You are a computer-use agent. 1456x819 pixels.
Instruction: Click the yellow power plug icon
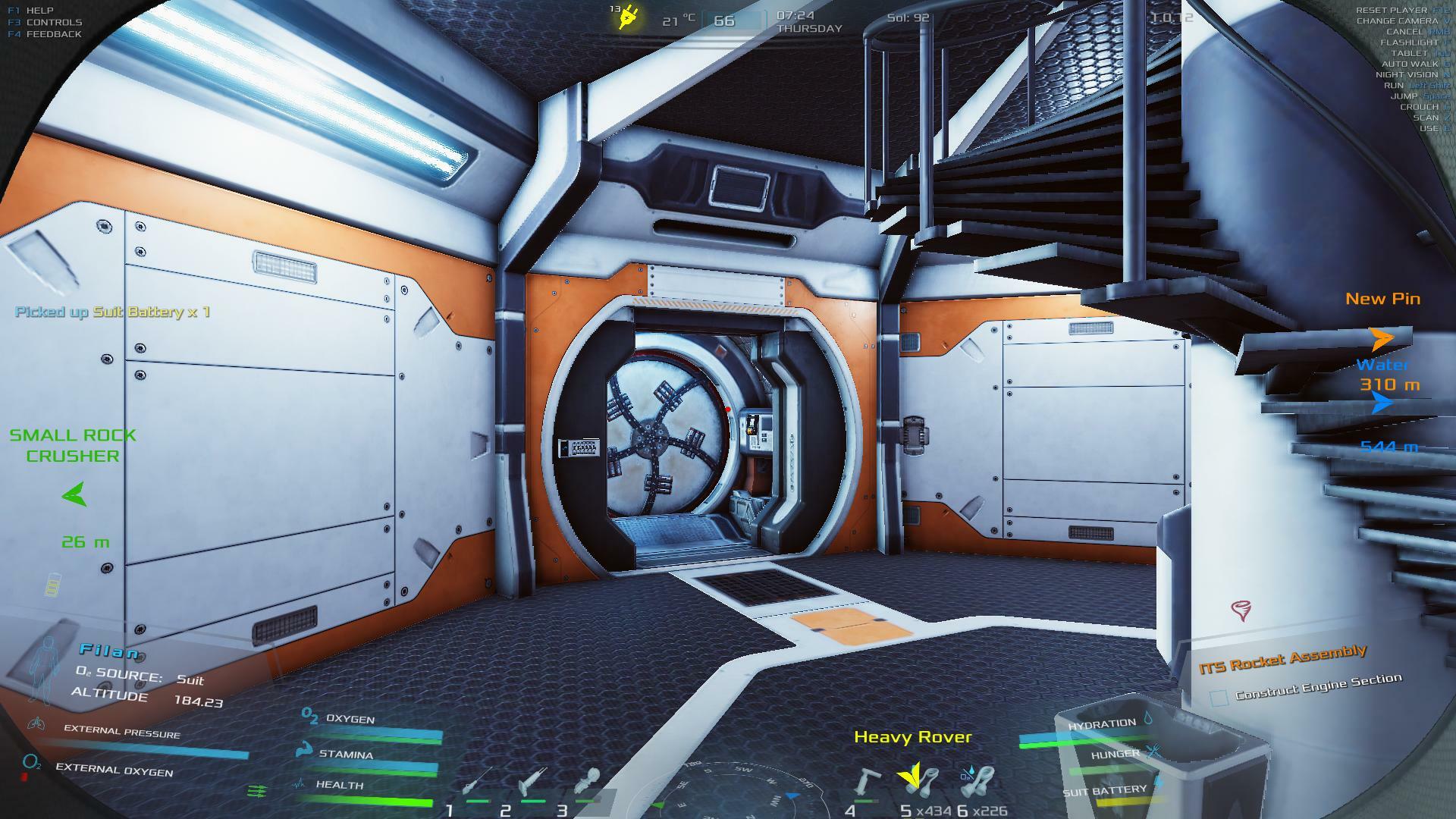(626, 17)
